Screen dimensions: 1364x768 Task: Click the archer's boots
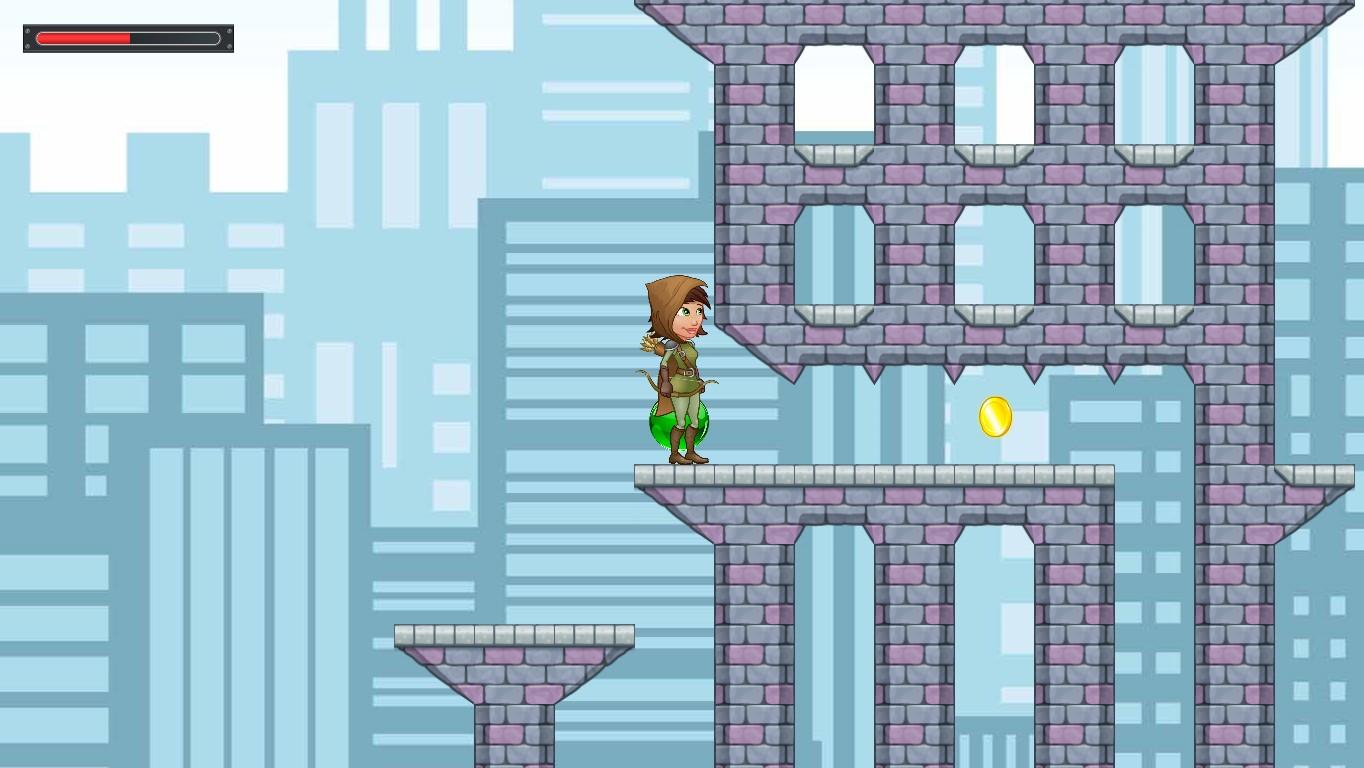[685, 455]
